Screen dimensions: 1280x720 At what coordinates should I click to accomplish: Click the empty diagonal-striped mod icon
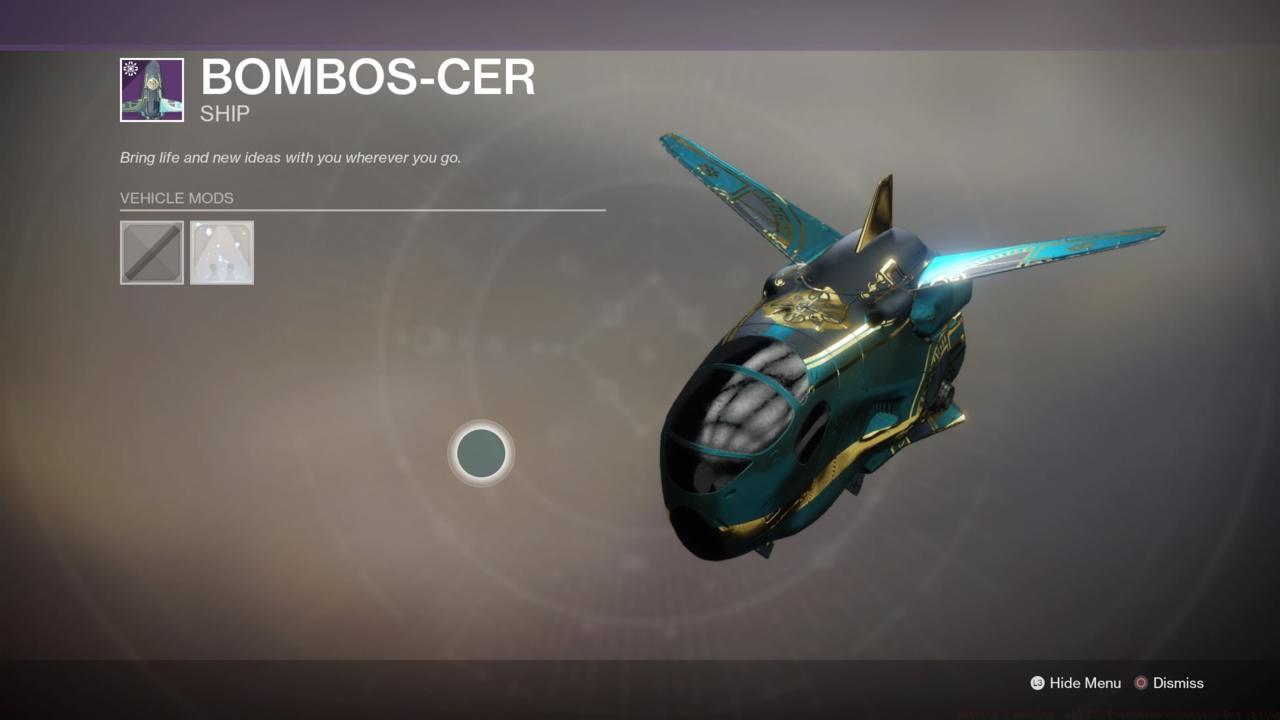point(151,252)
